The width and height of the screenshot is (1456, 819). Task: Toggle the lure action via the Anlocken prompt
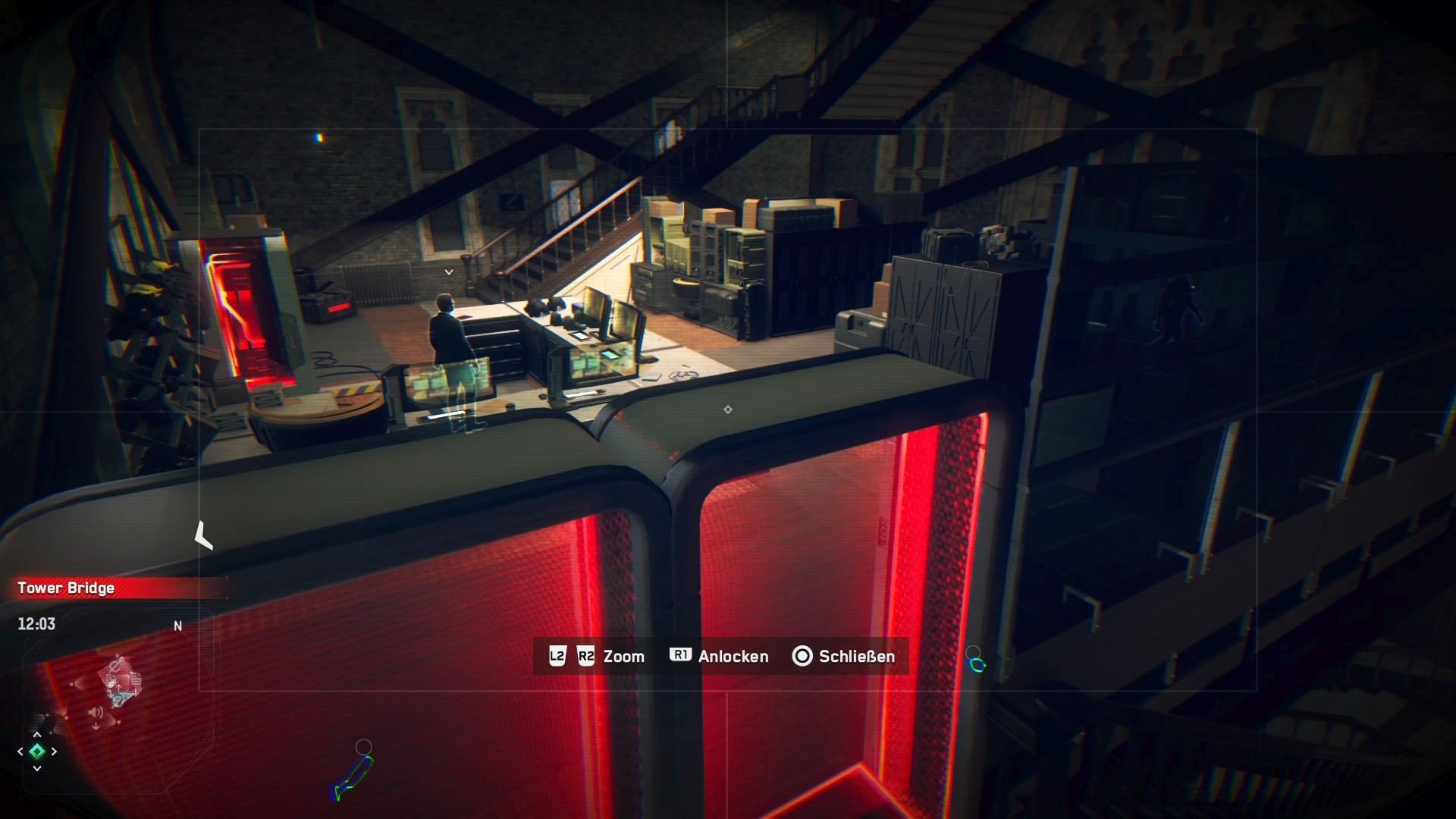733,657
